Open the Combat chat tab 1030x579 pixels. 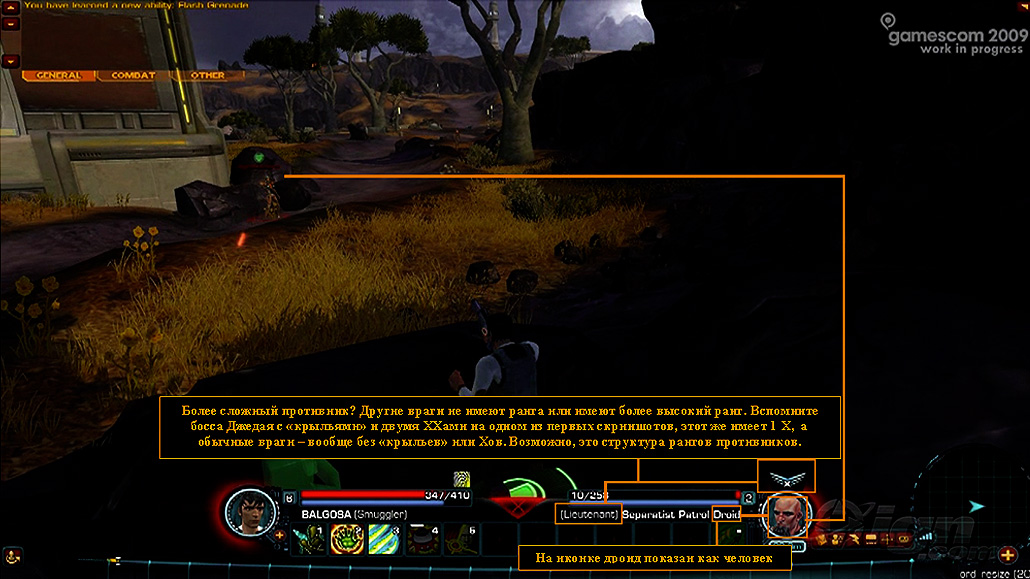click(x=132, y=75)
